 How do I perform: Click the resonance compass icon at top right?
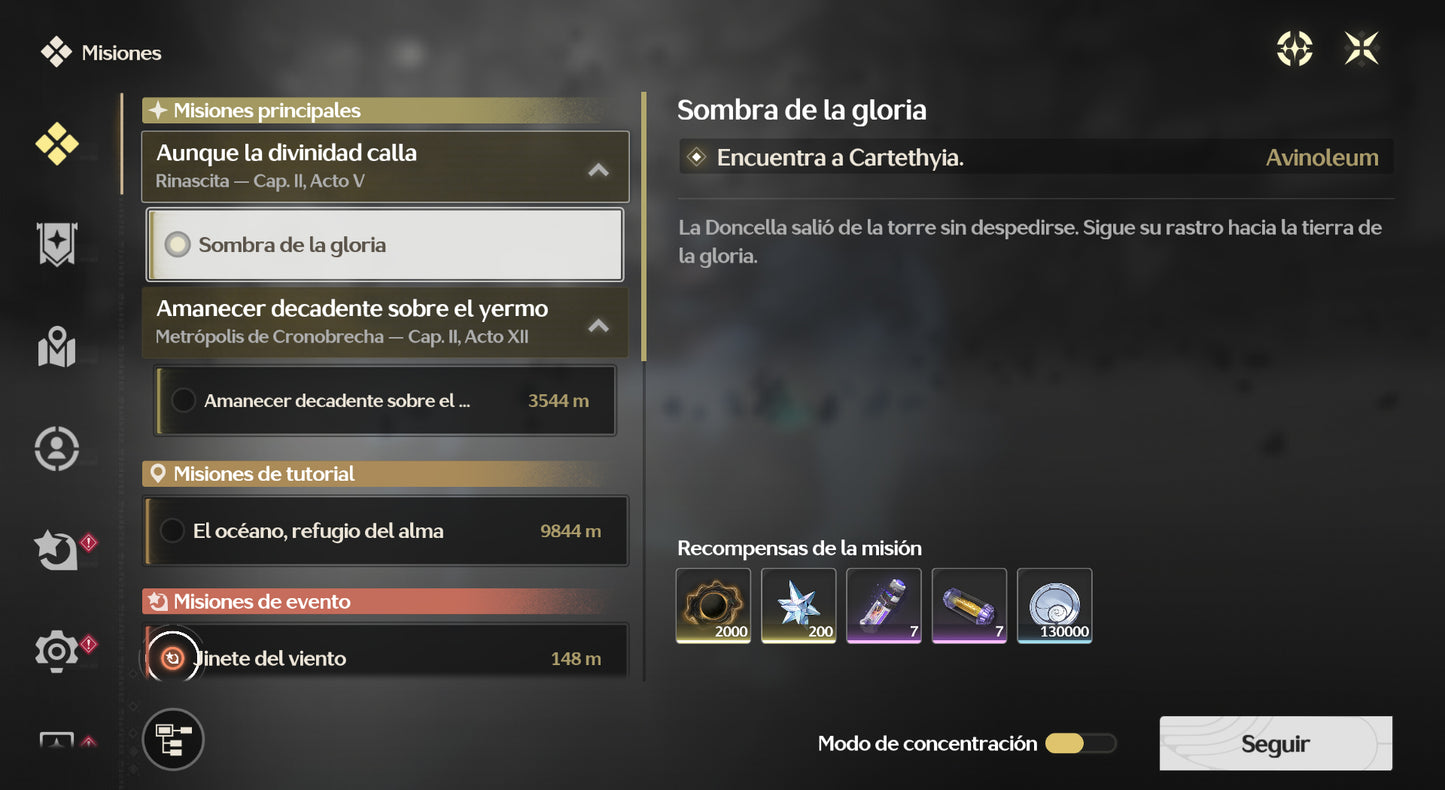[x=1295, y=47]
